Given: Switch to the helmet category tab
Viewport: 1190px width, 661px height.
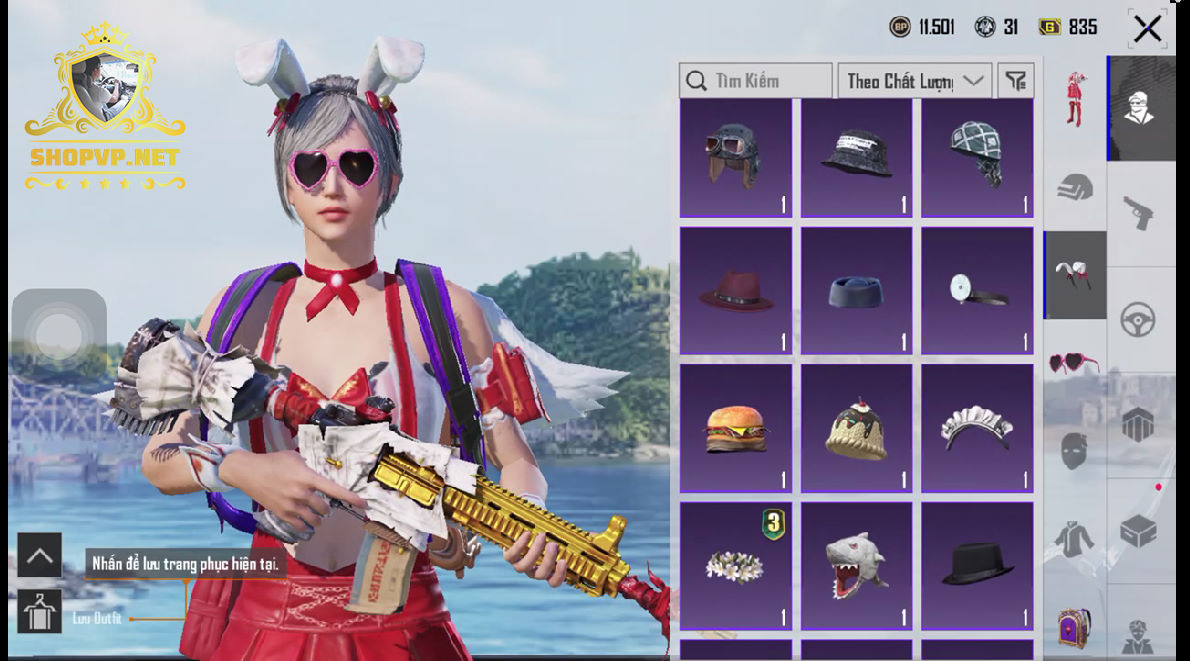Looking at the screenshot, I should [x=1075, y=187].
